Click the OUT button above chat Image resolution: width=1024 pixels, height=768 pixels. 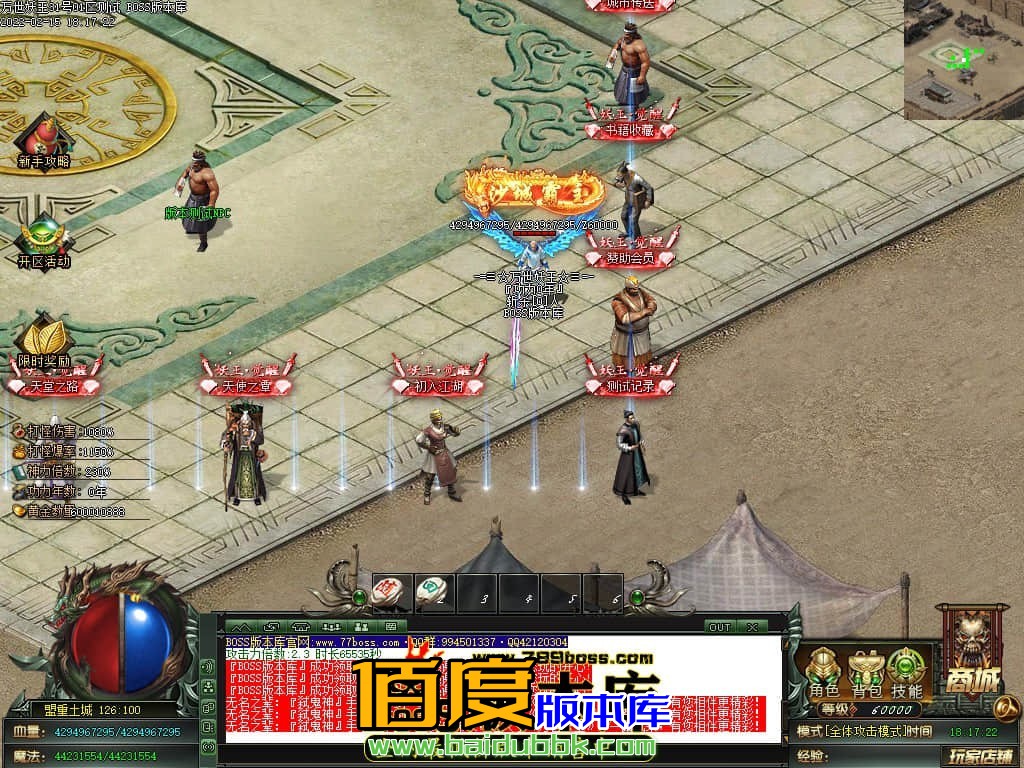coord(719,627)
